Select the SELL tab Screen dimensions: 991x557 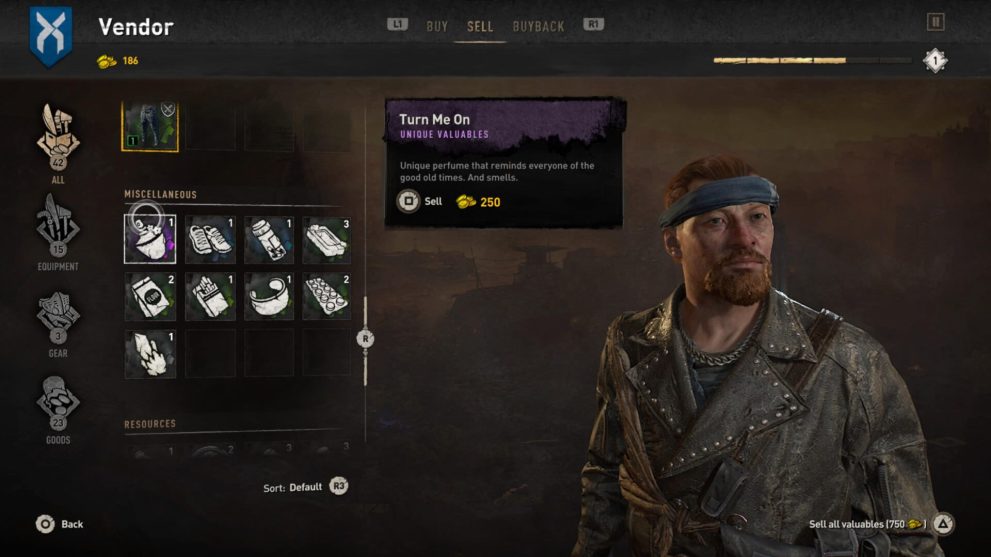(x=480, y=26)
